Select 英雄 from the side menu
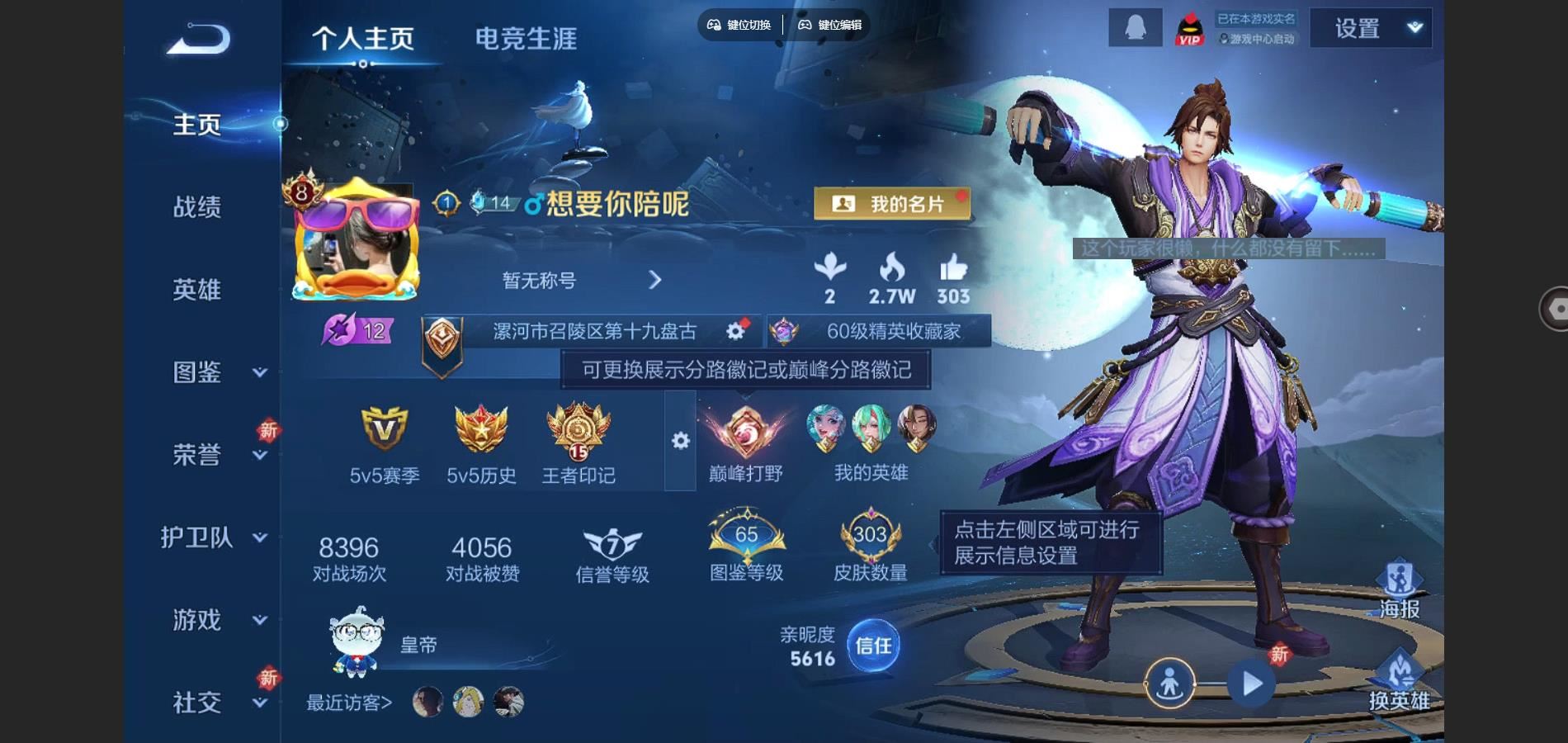The width and height of the screenshot is (1568, 743). click(197, 289)
